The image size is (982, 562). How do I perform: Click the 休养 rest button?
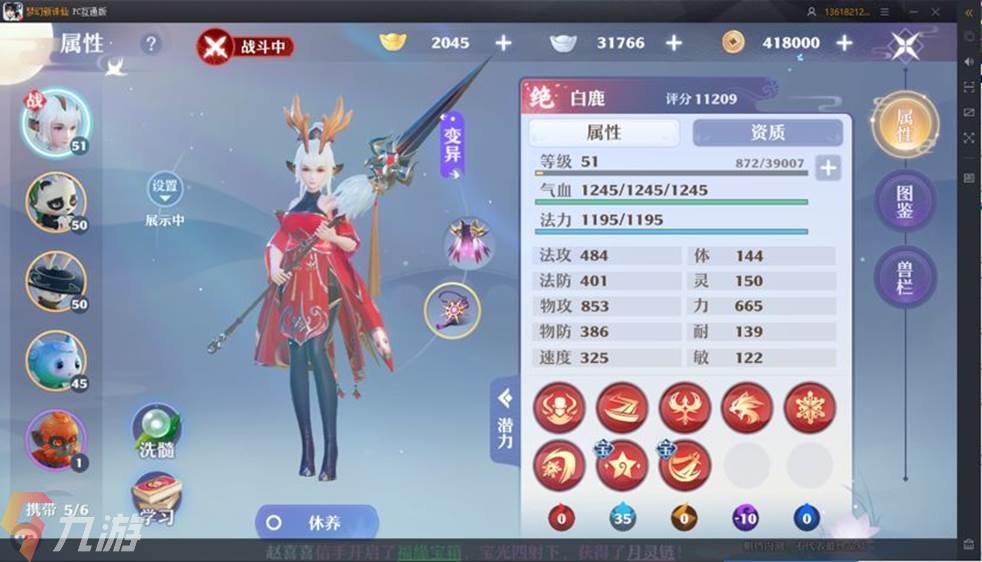tap(316, 522)
